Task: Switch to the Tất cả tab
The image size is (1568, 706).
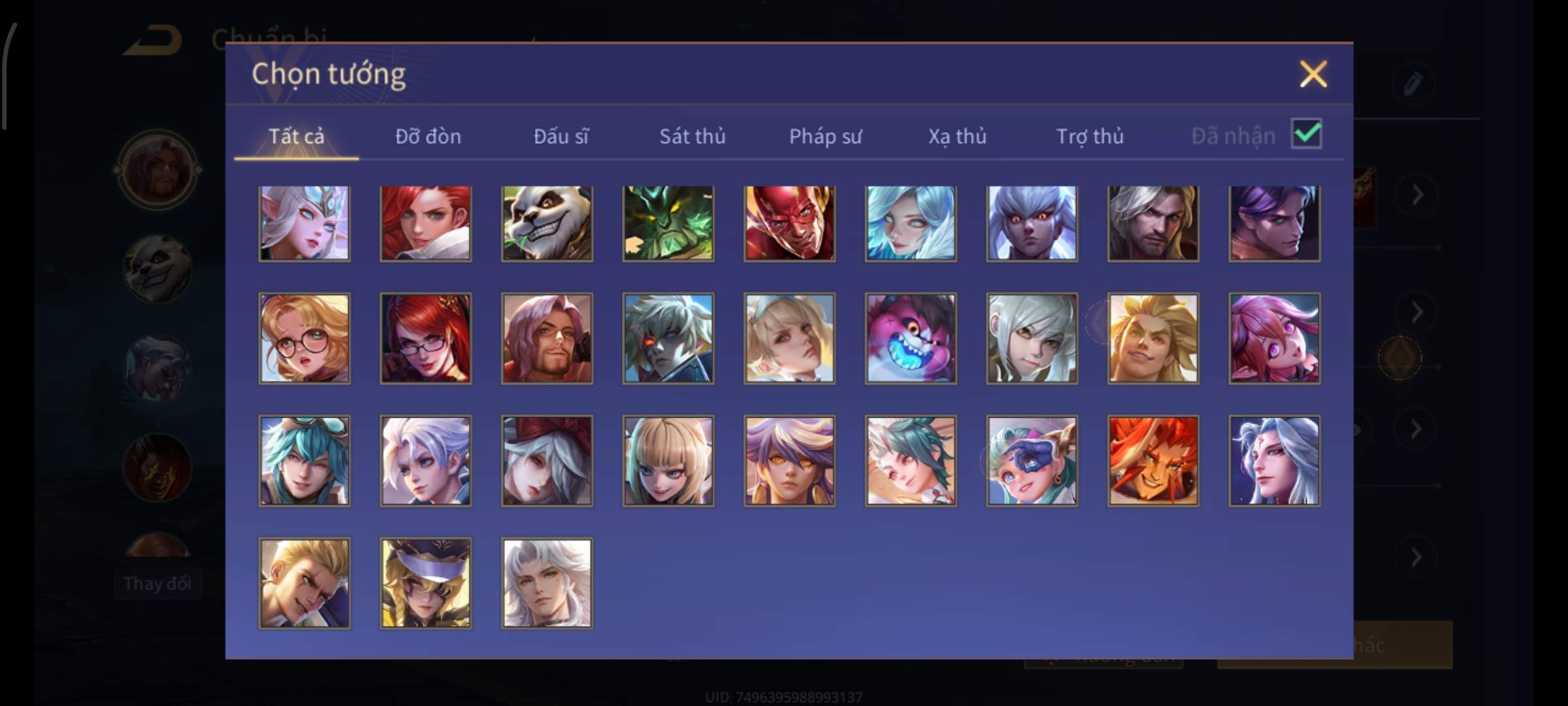Action: tap(296, 136)
